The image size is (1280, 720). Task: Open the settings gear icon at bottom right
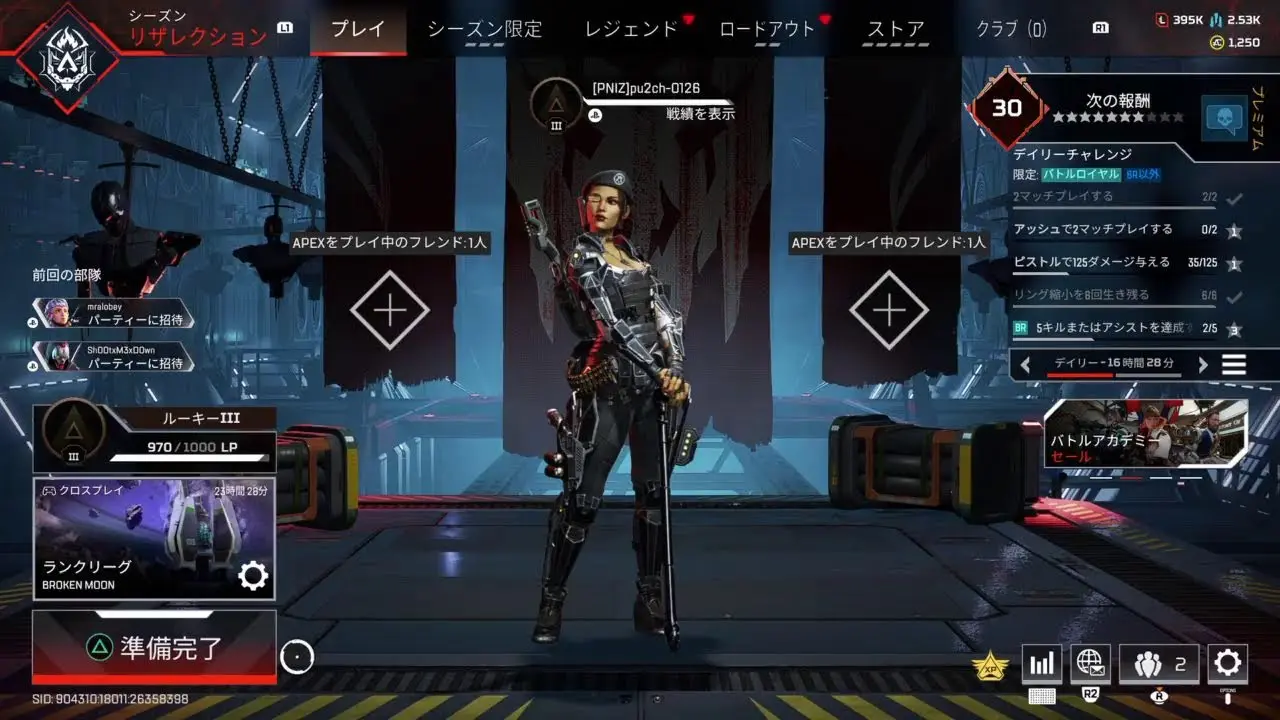(1227, 662)
